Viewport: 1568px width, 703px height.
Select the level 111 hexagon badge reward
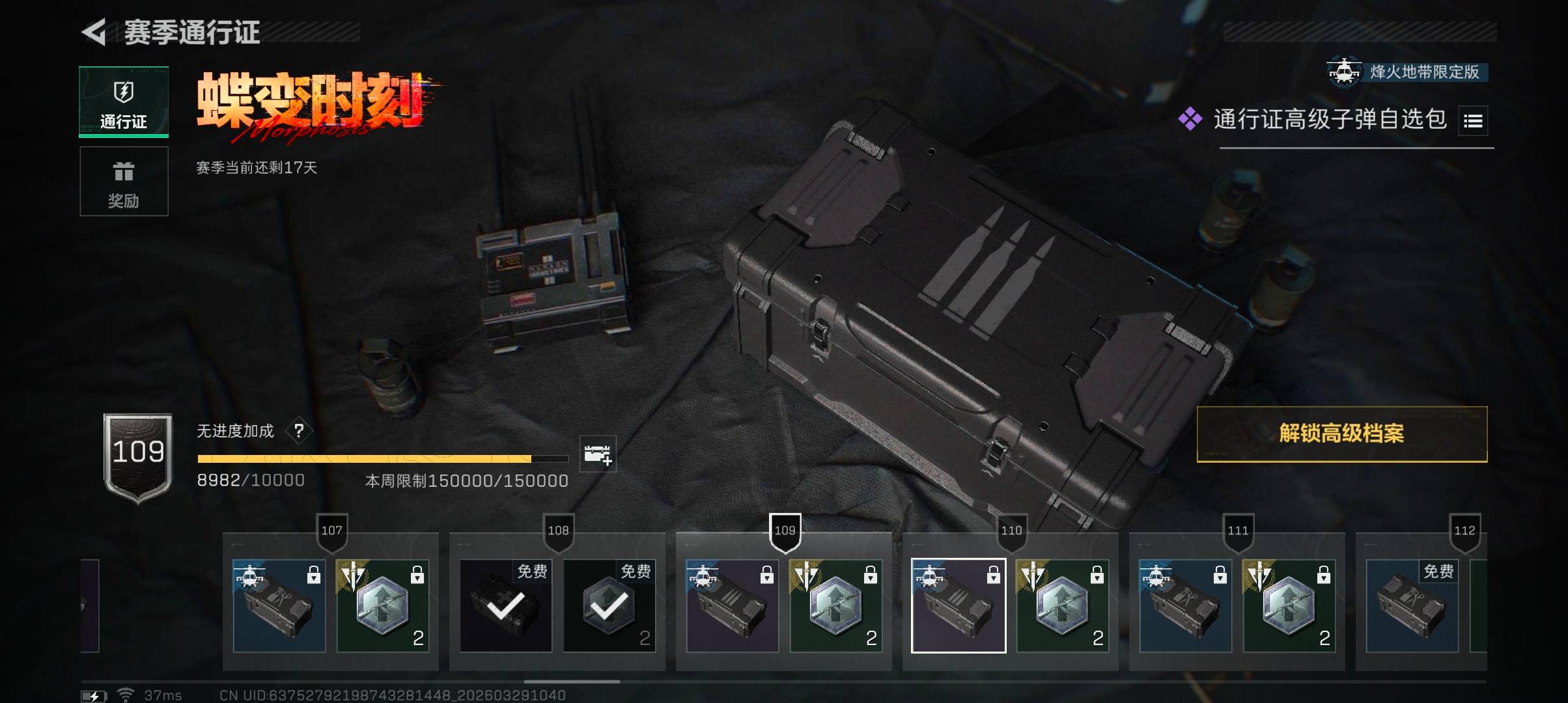(x=1289, y=606)
